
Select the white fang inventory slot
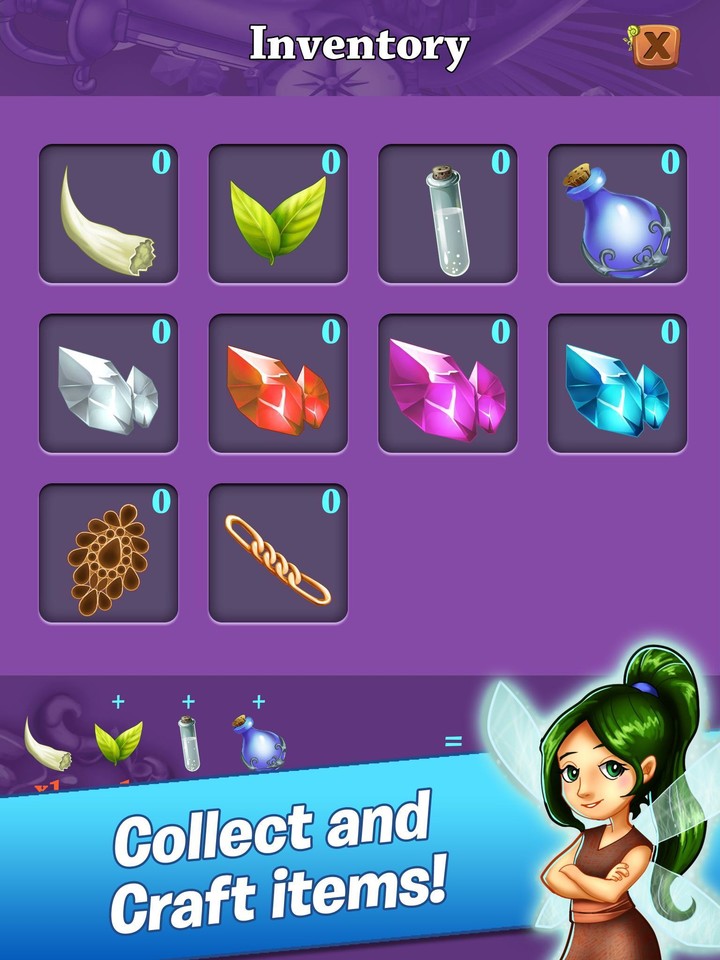point(108,214)
